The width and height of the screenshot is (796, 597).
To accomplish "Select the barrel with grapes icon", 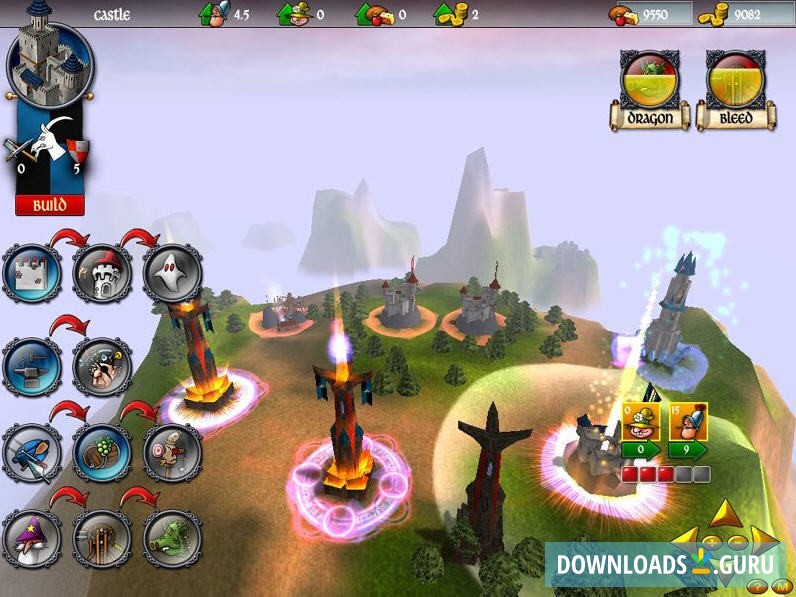I will pos(103,452).
